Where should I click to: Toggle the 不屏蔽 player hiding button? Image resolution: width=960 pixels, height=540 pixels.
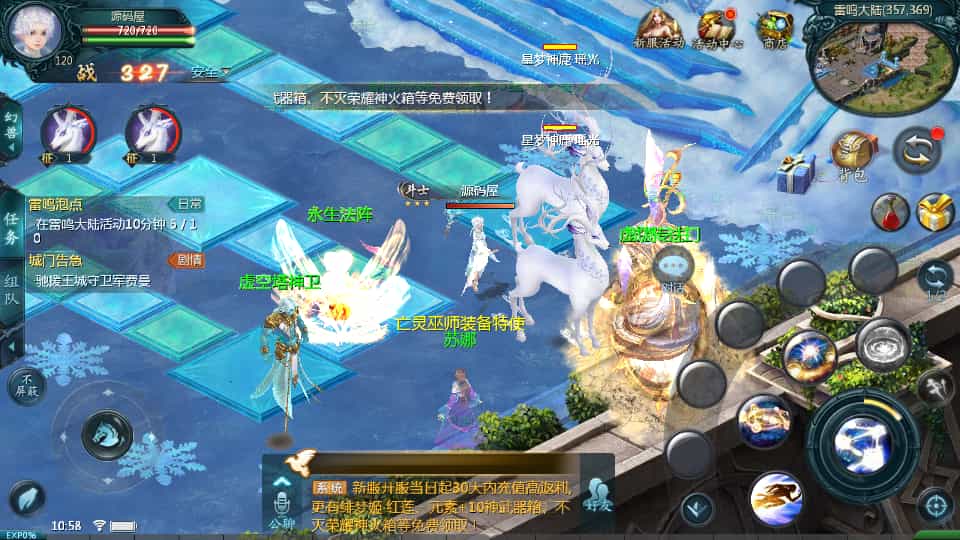pos(26,385)
